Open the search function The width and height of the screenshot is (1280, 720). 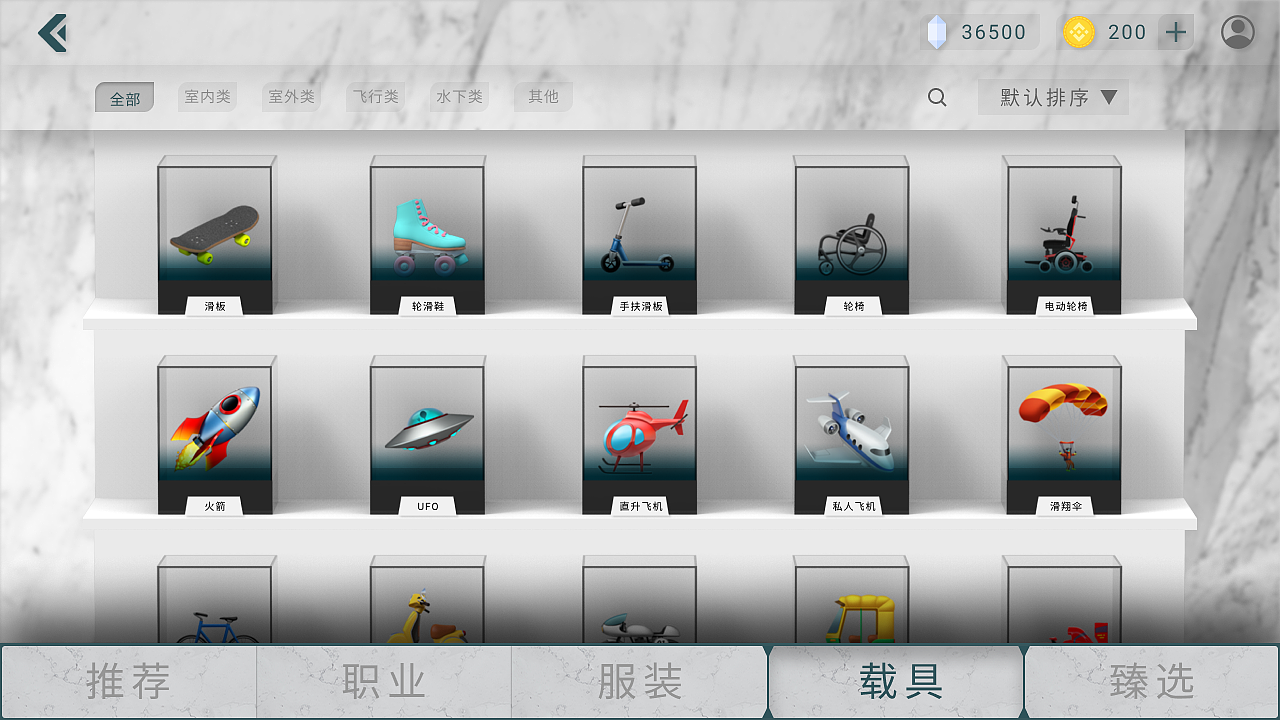(x=936, y=97)
